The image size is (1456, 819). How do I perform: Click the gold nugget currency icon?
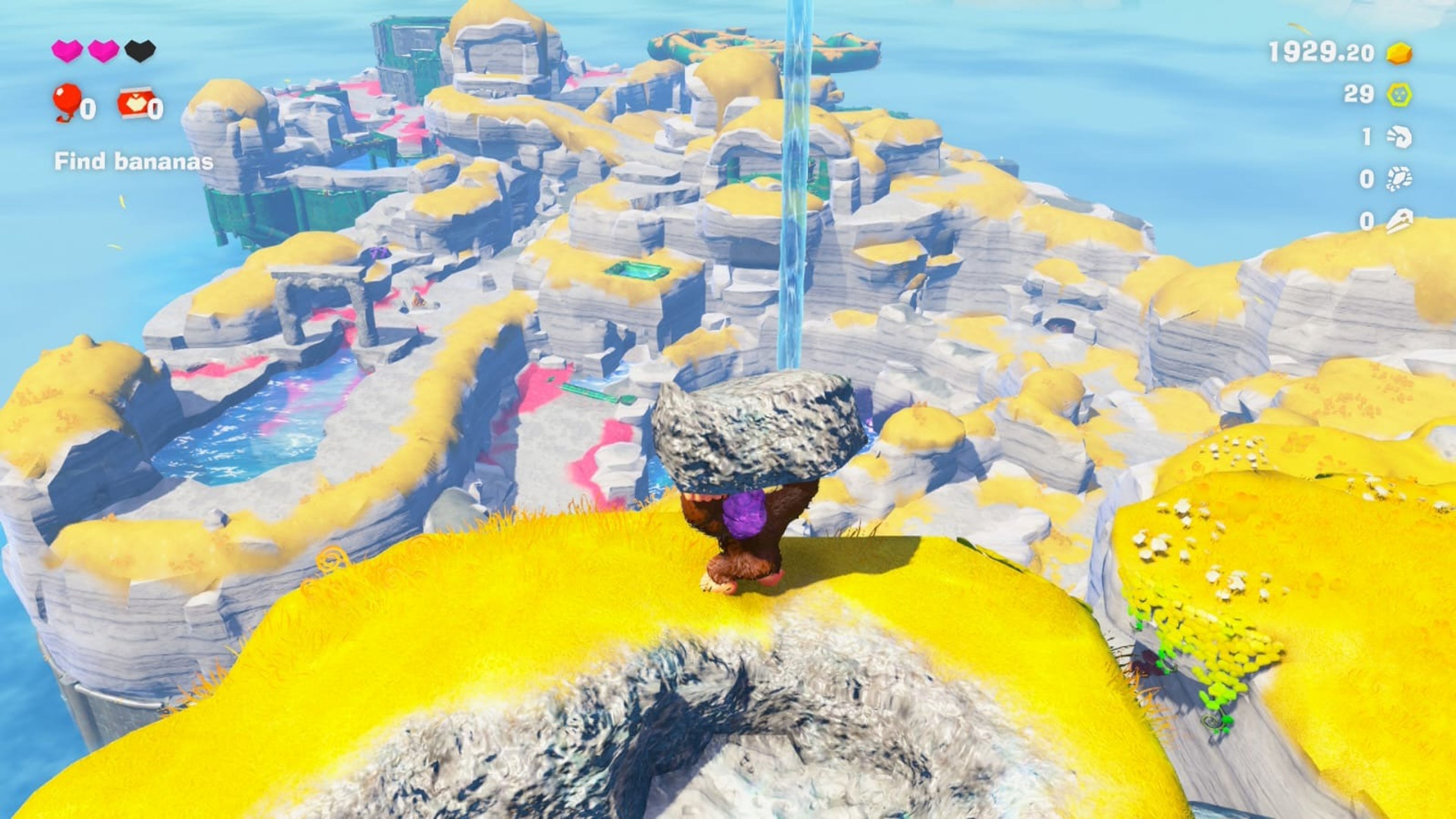click(x=1400, y=54)
